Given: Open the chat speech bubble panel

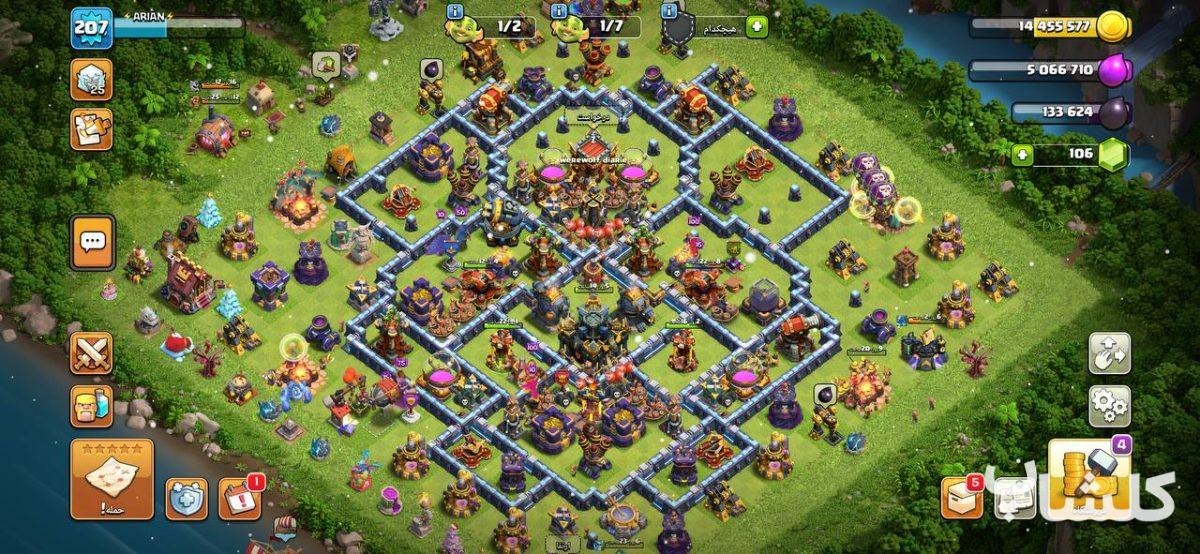Looking at the screenshot, I should (92, 242).
